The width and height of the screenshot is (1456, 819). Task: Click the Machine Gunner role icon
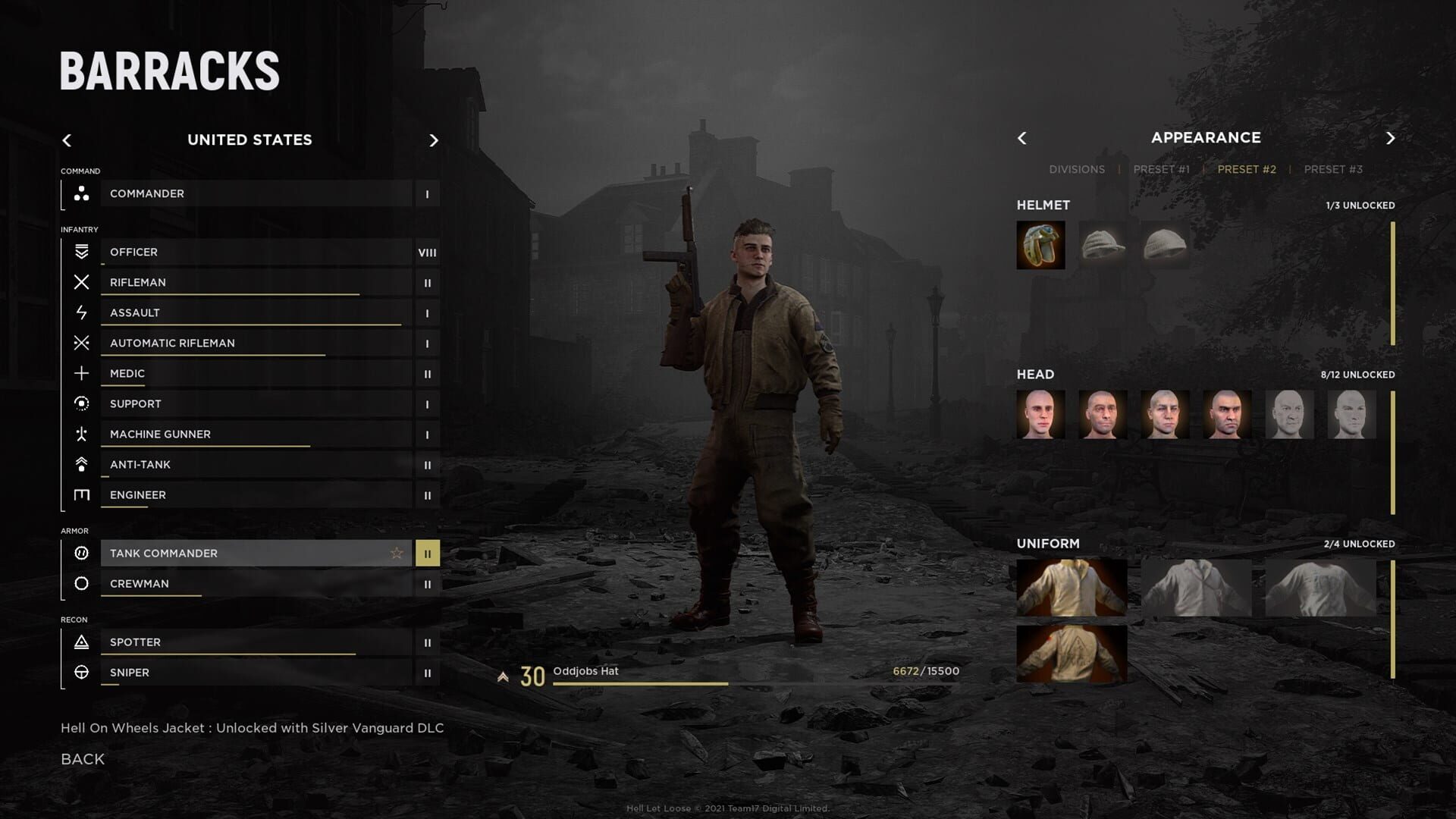point(80,434)
